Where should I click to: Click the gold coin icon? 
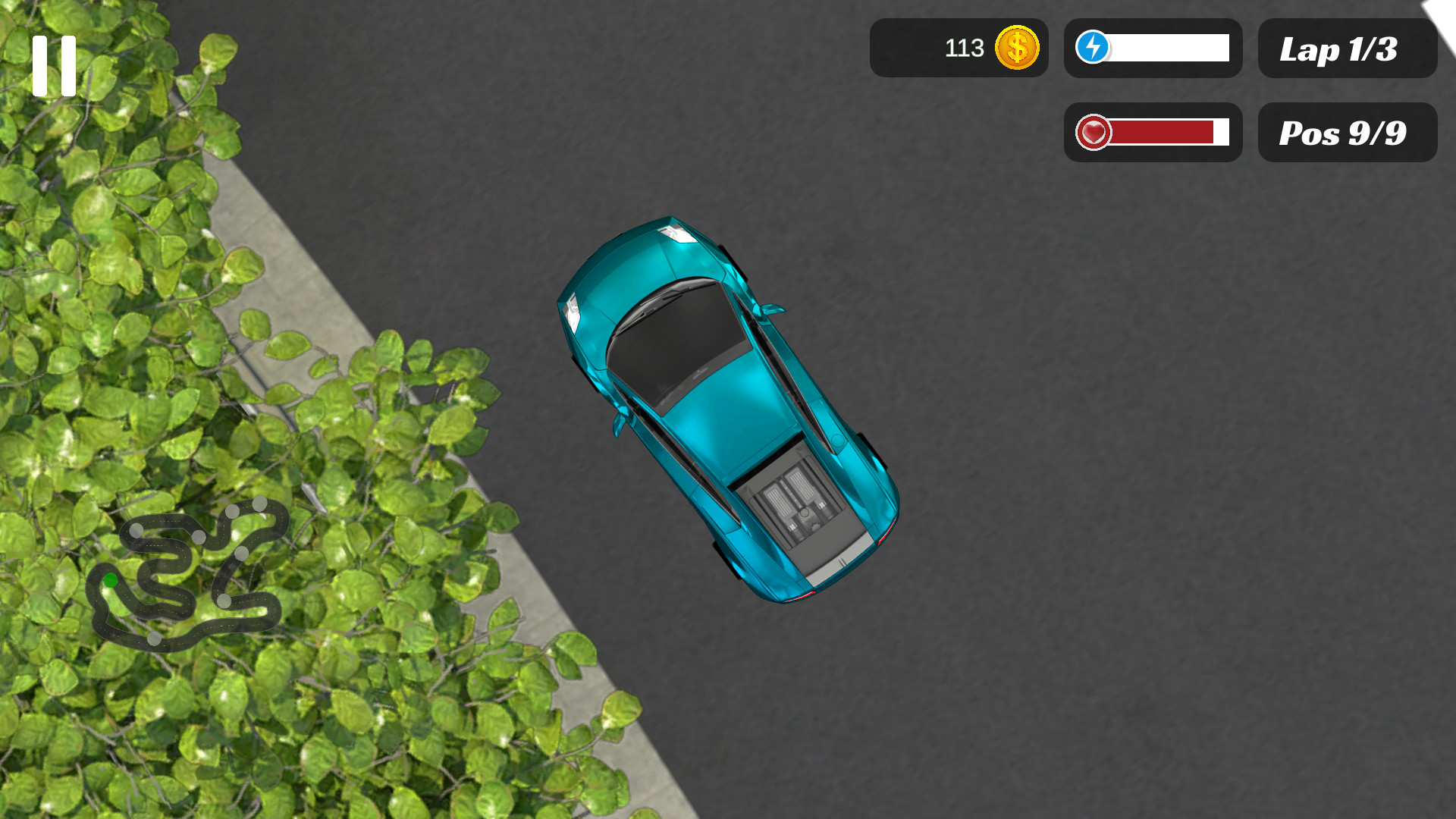(1016, 48)
